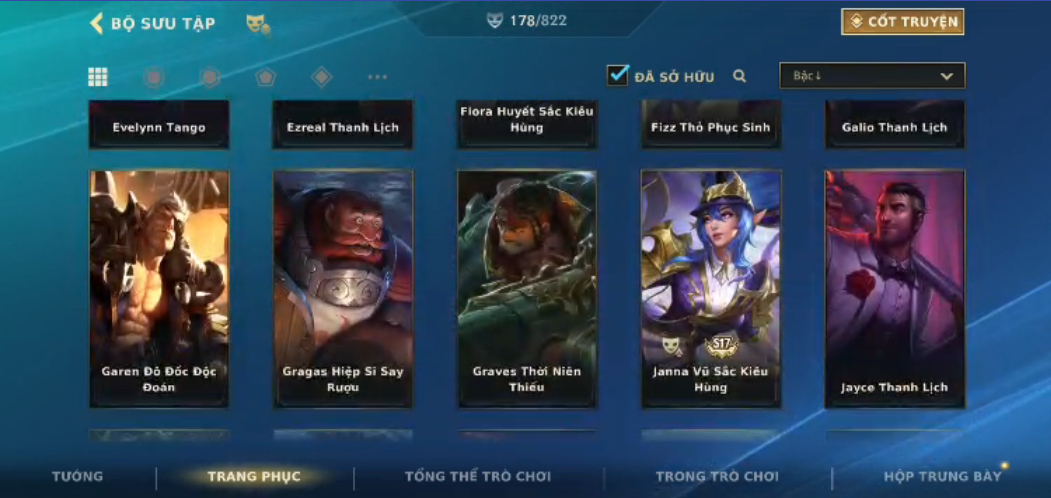Open the Ezreal Thanh Lịch skin card
The image size is (1051, 498).
point(343,125)
